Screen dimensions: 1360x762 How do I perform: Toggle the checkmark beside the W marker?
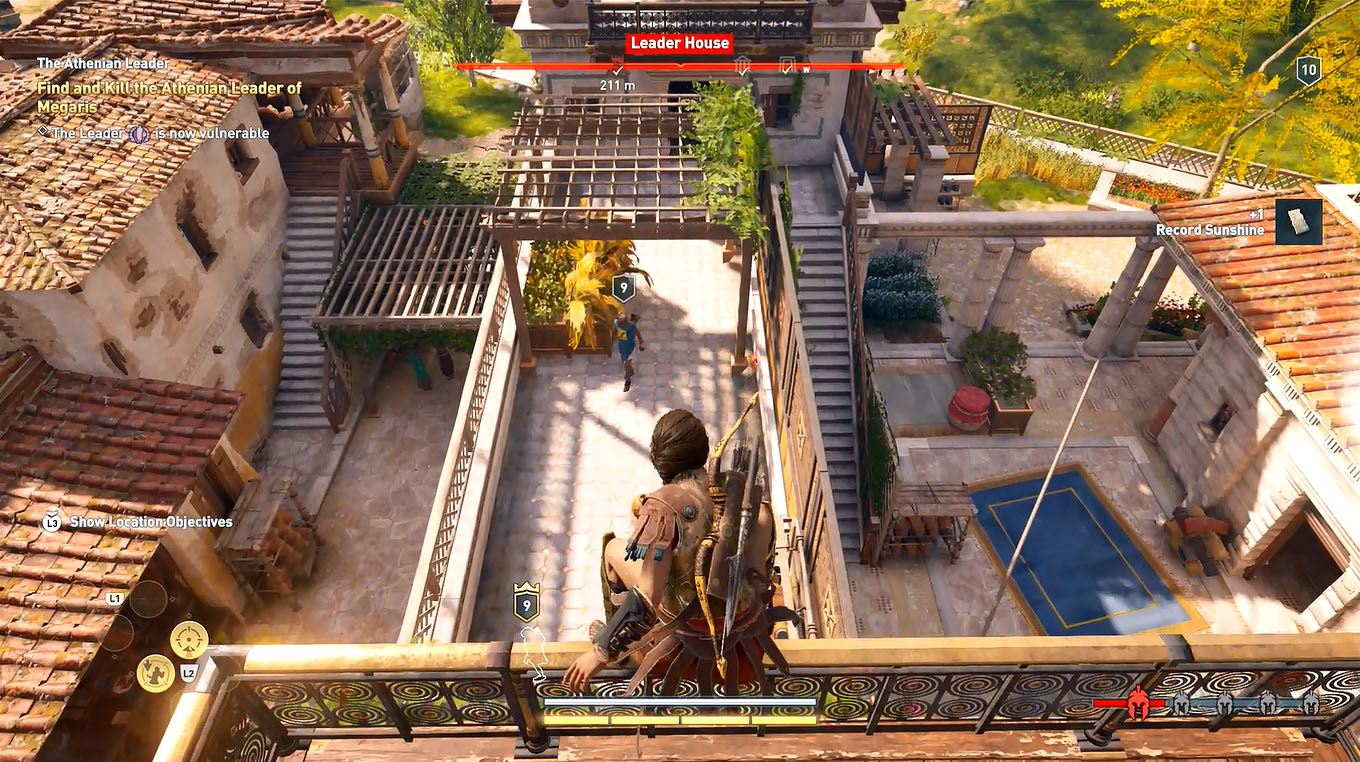click(787, 69)
